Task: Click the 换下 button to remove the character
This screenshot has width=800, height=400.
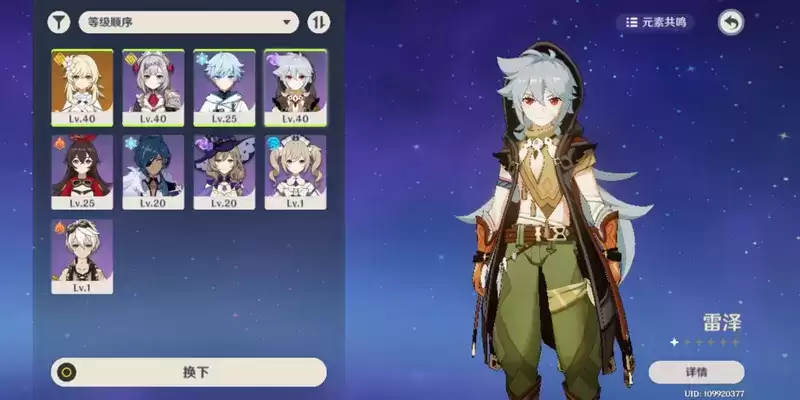Action: point(189,372)
